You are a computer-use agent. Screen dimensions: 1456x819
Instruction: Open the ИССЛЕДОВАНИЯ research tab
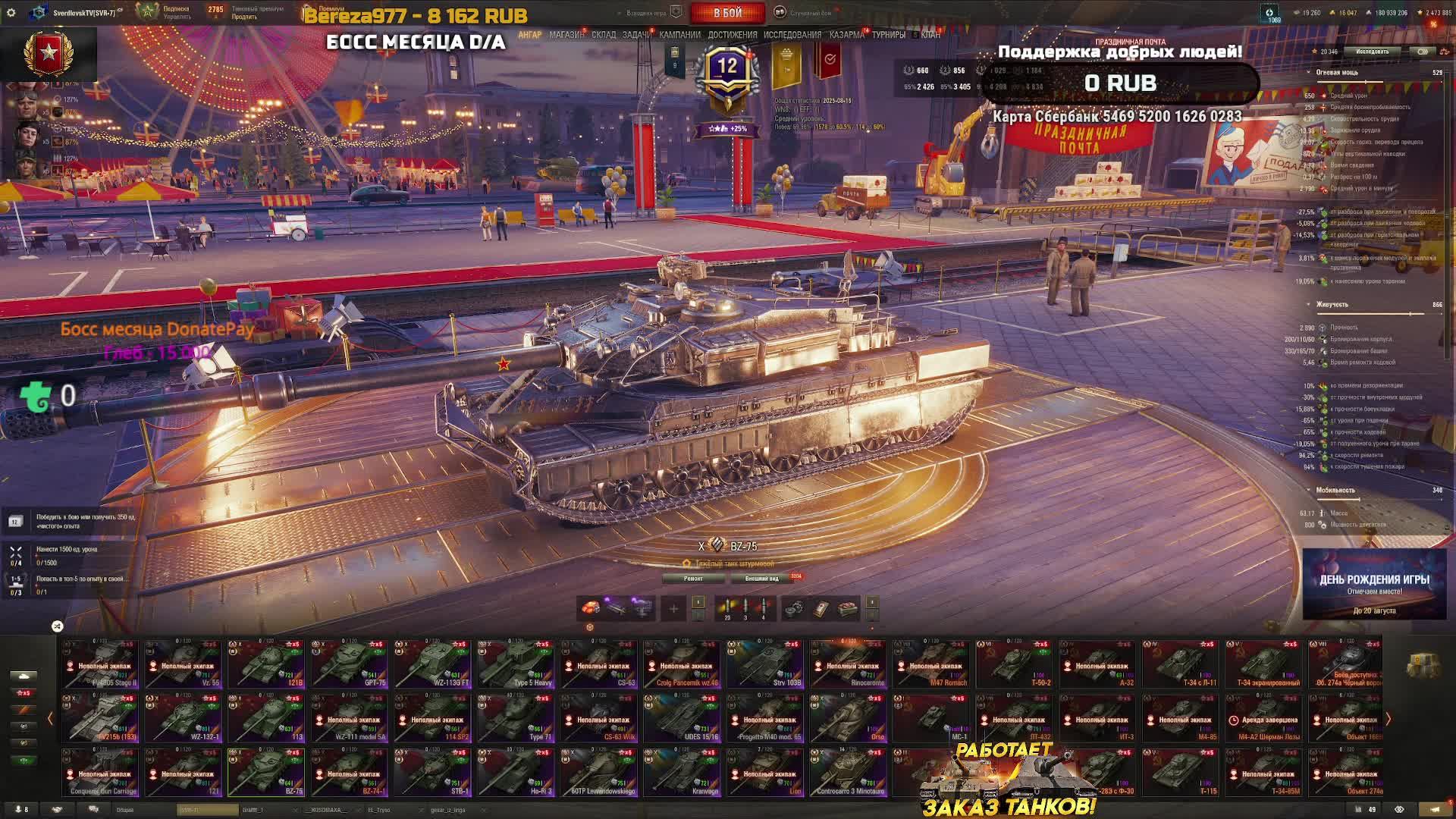click(792, 35)
